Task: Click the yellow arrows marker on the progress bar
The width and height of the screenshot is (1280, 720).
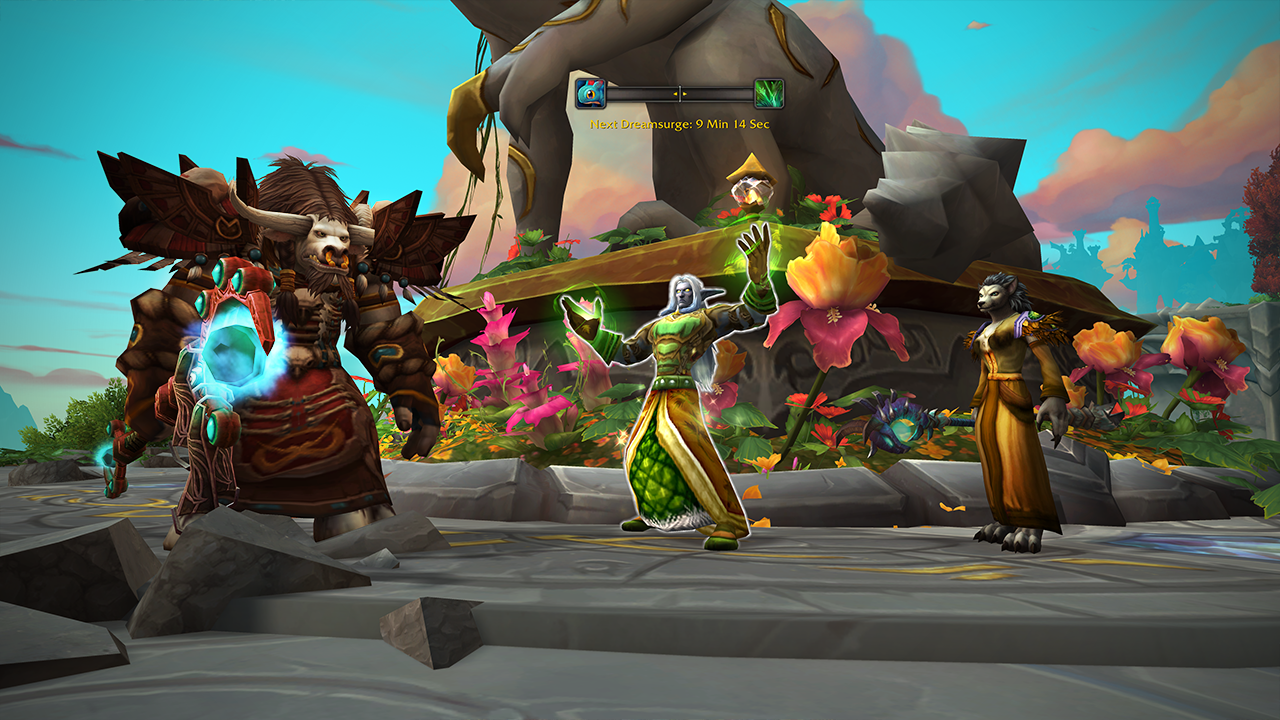Action: tap(680, 94)
